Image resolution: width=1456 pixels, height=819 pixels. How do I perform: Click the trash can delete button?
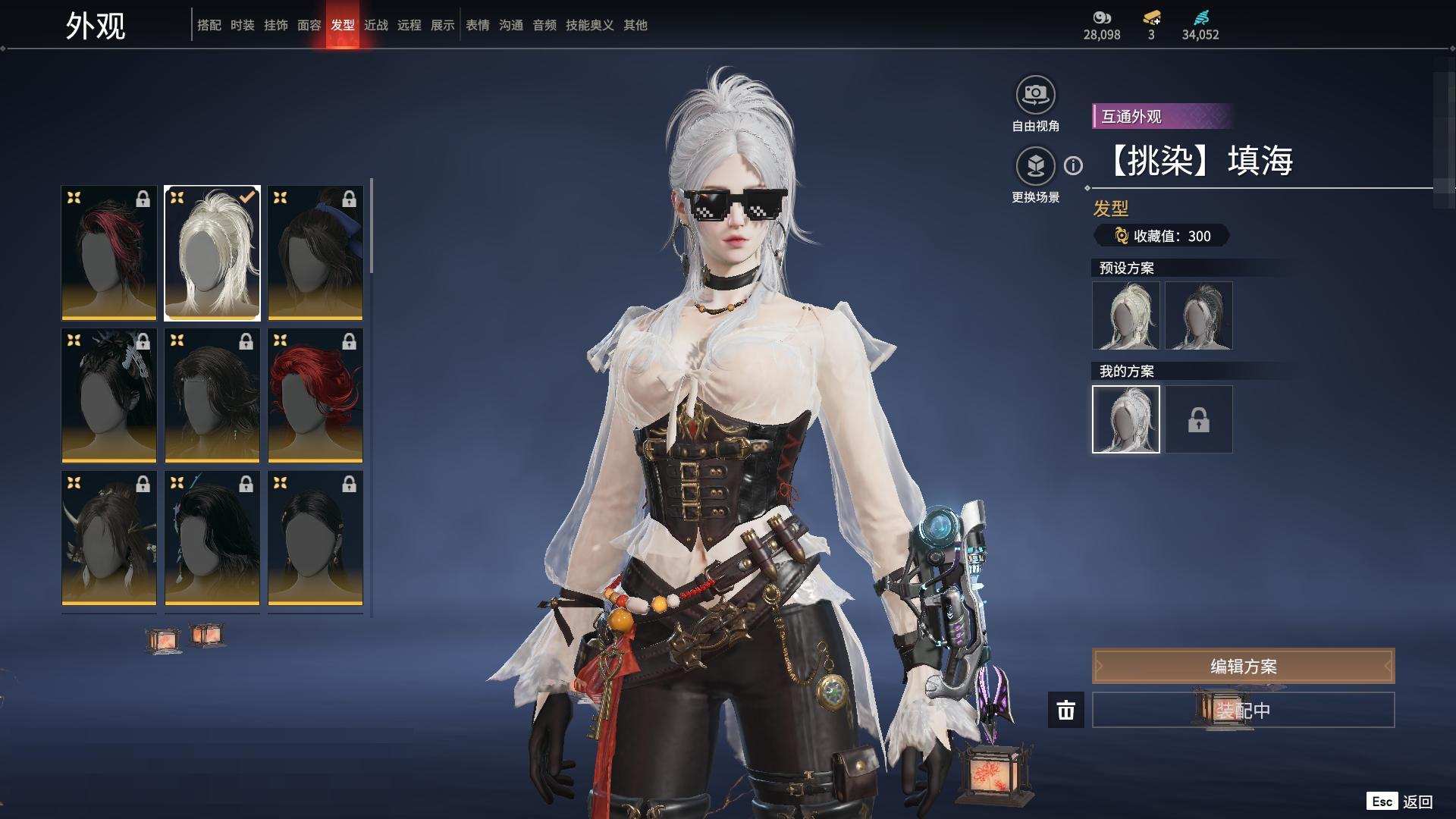(x=1065, y=710)
